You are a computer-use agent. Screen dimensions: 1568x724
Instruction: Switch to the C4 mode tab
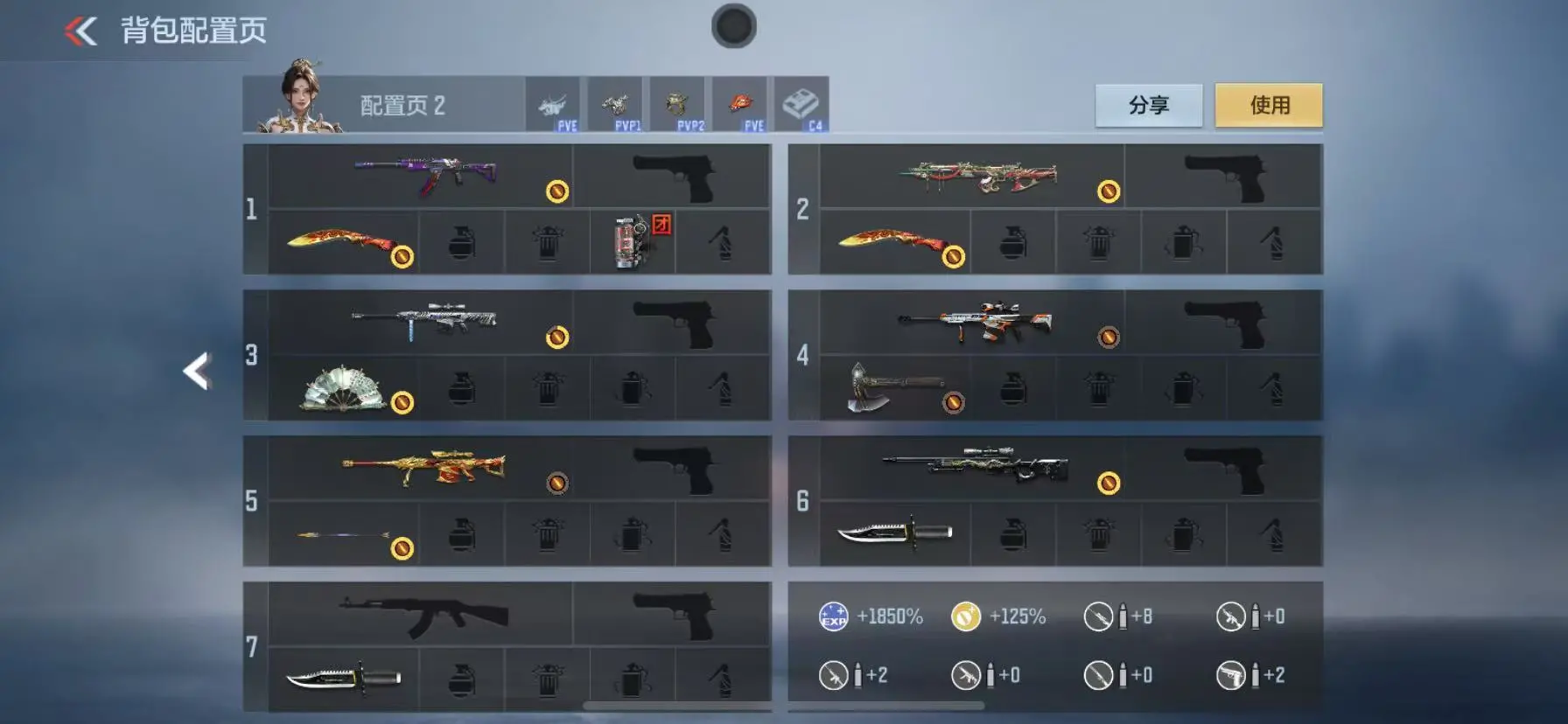click(801, 106)
